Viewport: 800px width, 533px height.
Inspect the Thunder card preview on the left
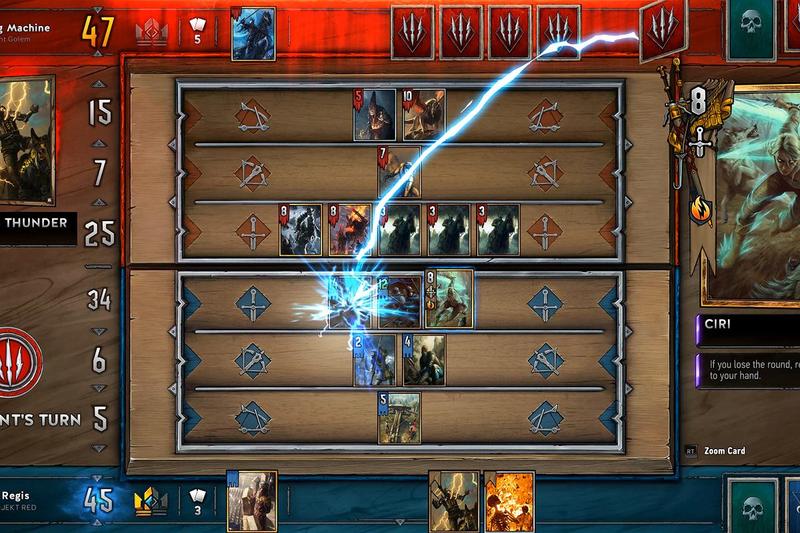(x=26, y=140)
